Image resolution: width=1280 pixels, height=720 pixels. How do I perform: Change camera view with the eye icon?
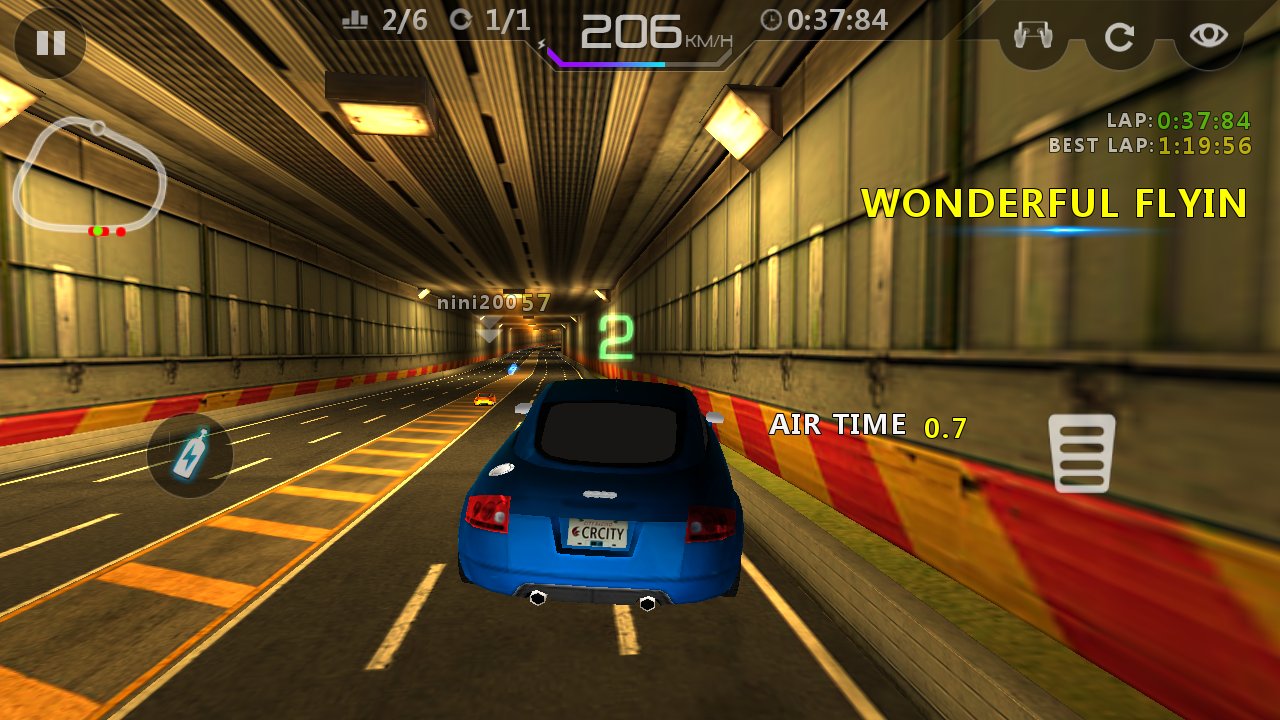click(x=1208, y=36)
